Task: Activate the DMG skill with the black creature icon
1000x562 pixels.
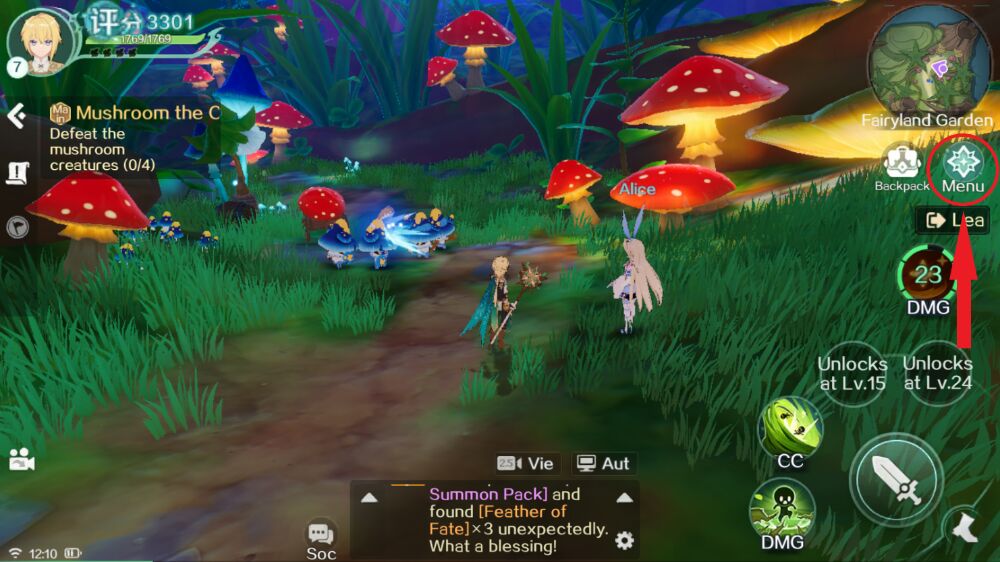Action: click(782, 510)
